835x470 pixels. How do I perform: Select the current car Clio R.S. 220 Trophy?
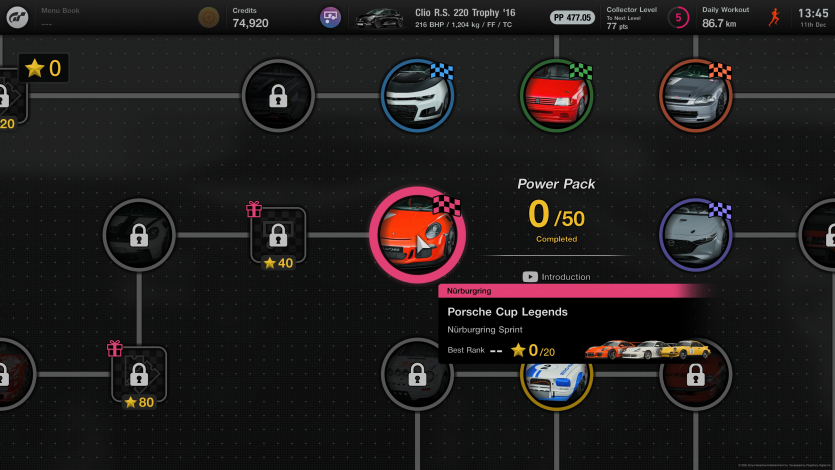point(440,17)
